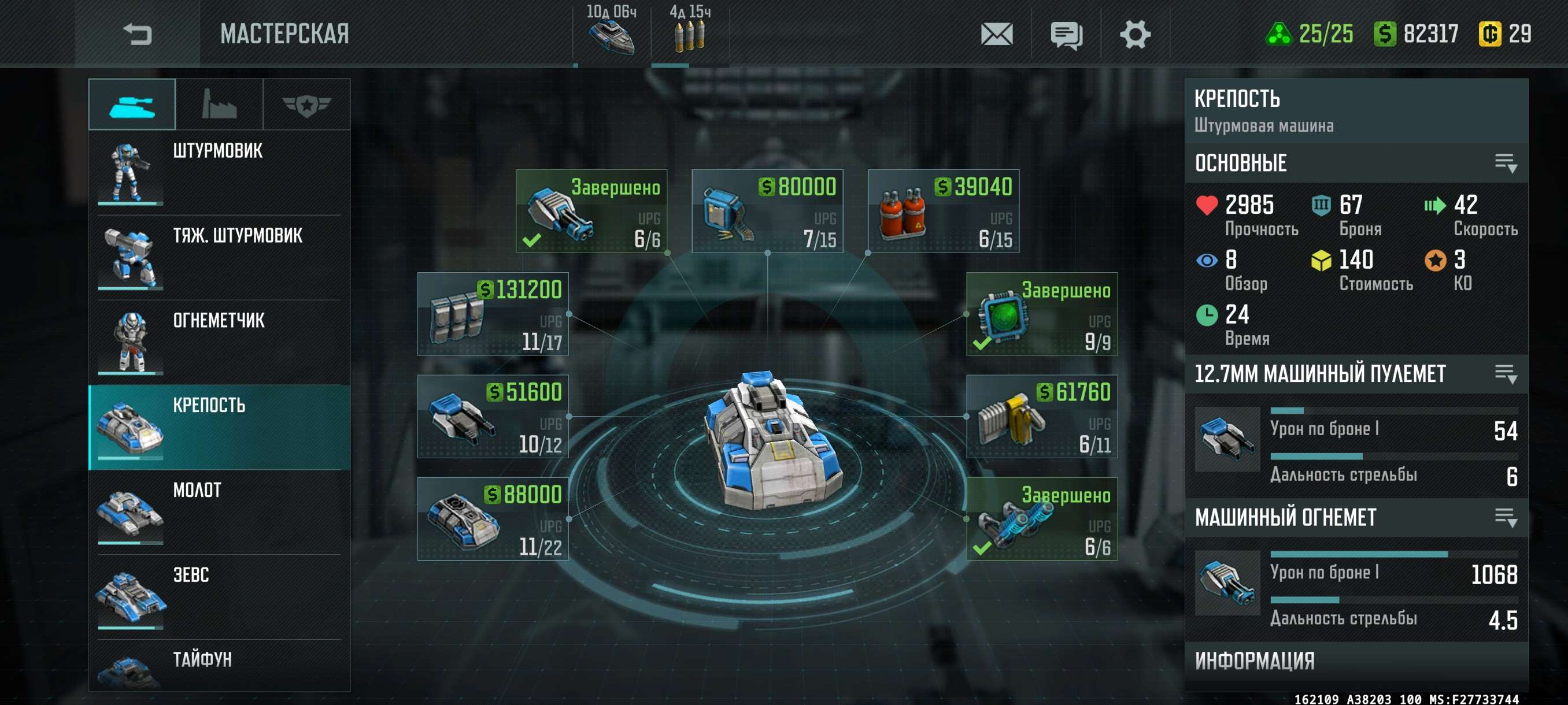Buy the 131200 armor plates upgrade
1568x705 pixels.
(x=493, y=314)
